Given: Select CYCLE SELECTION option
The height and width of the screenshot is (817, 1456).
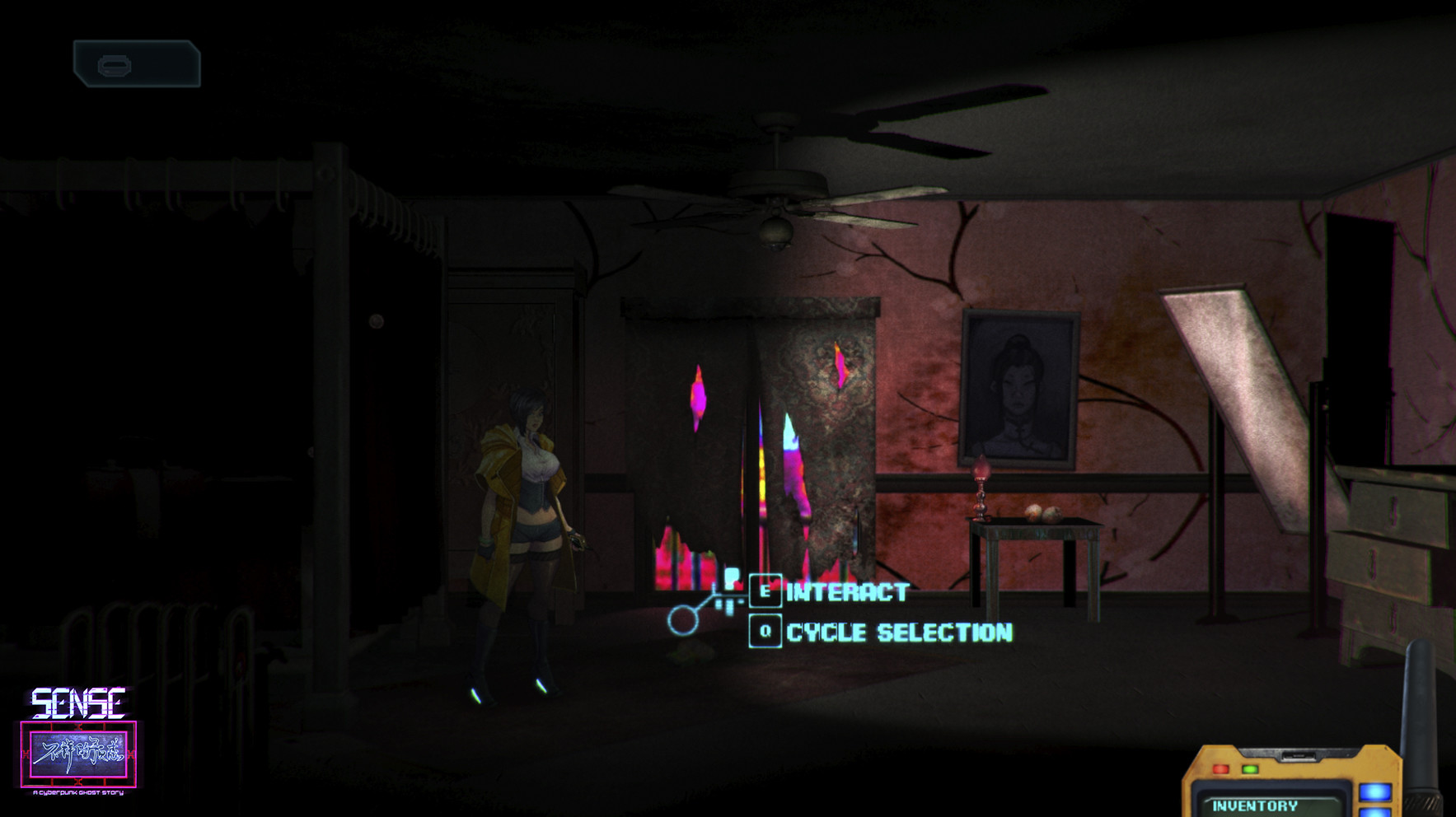Looking at the screenshot, I should 898,633.
